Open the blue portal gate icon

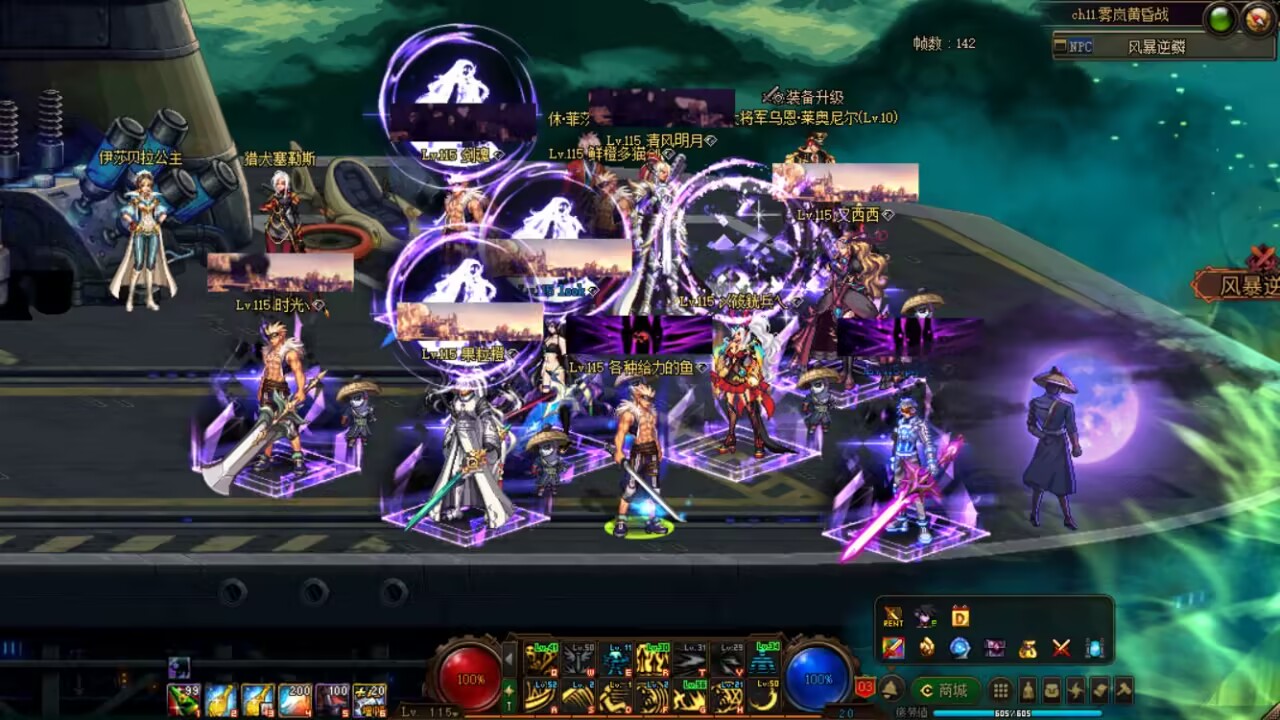pyautogui.click(x=1095, y=648)
